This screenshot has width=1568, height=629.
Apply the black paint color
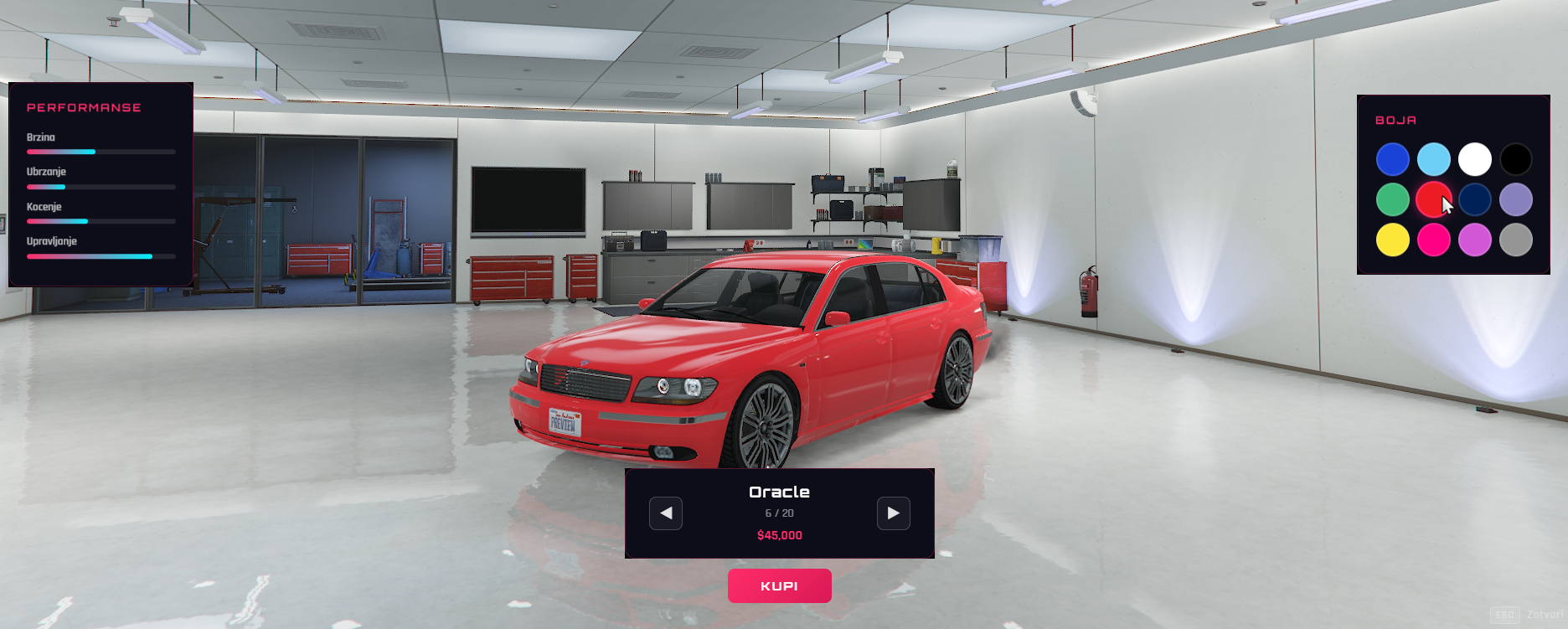pyautogui.click(x=1515, y=159)
